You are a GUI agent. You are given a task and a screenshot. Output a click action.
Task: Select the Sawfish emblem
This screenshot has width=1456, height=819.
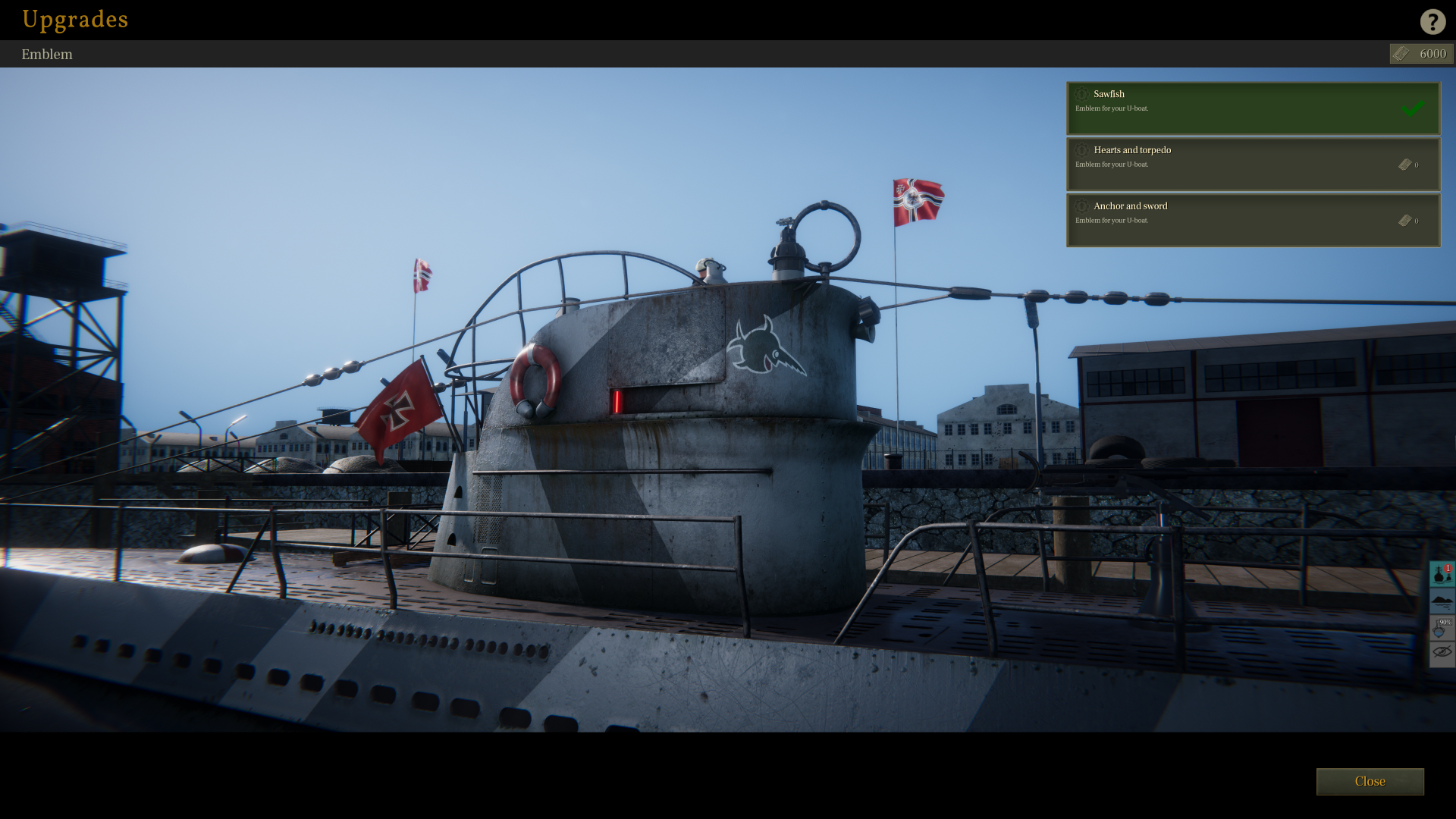[x=1252, y=108]
